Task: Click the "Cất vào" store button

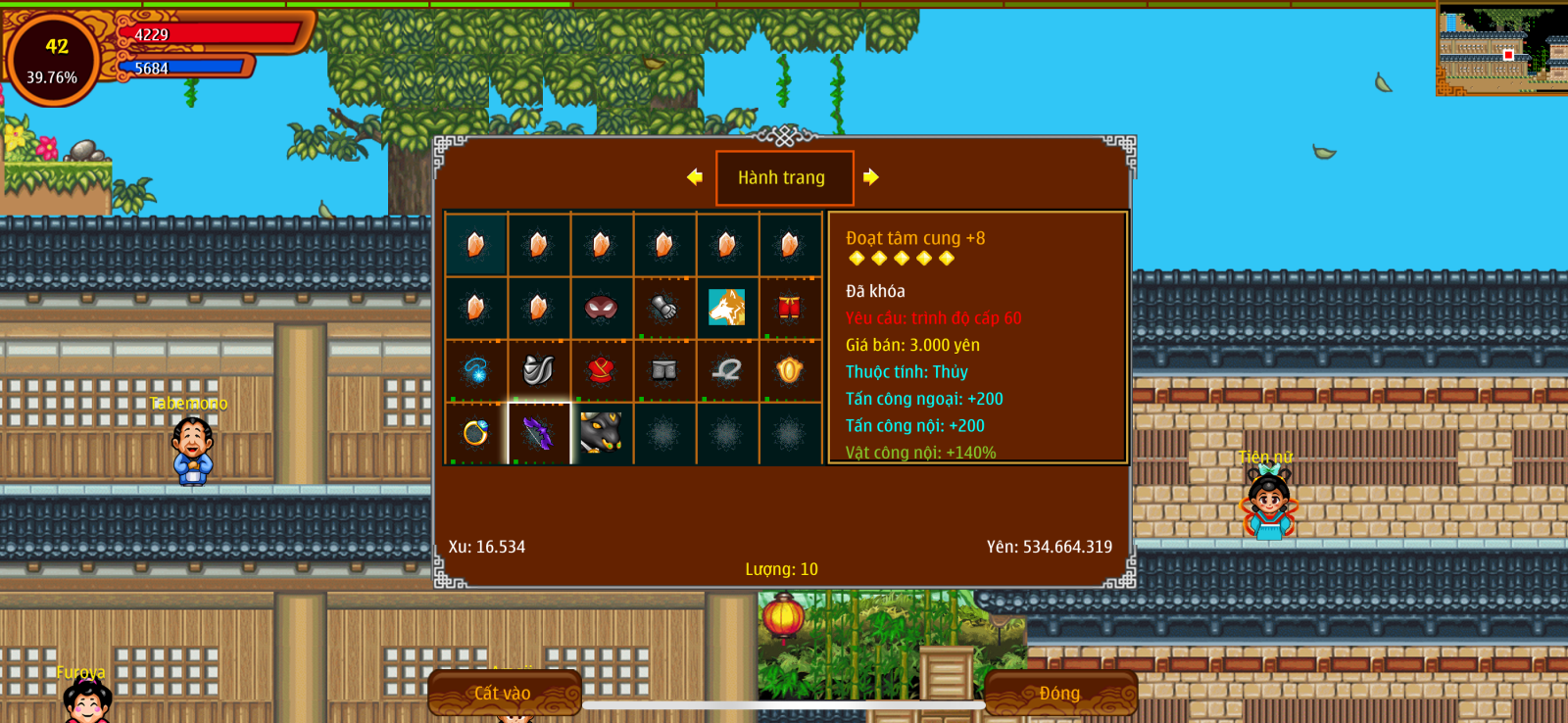Action: (x=504, y=693)
